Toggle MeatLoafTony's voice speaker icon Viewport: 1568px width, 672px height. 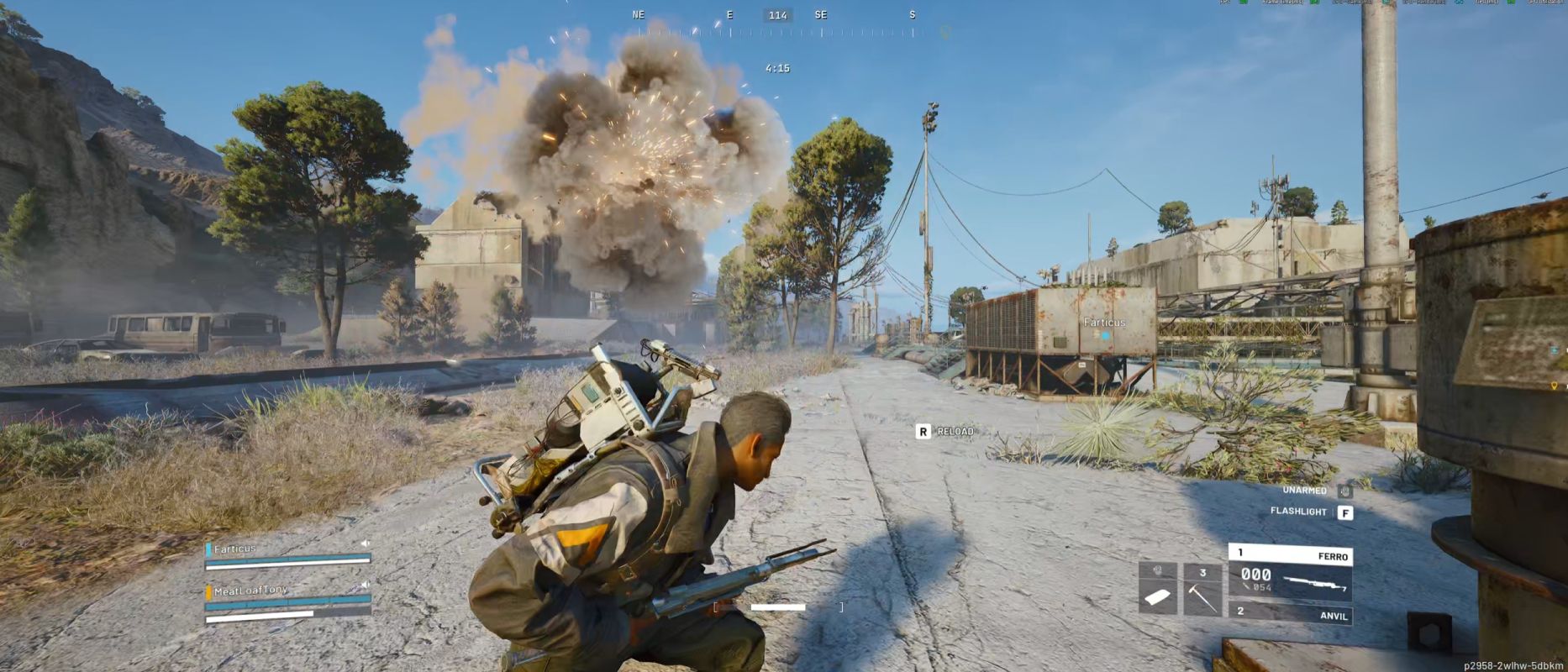tap(365, 584)
